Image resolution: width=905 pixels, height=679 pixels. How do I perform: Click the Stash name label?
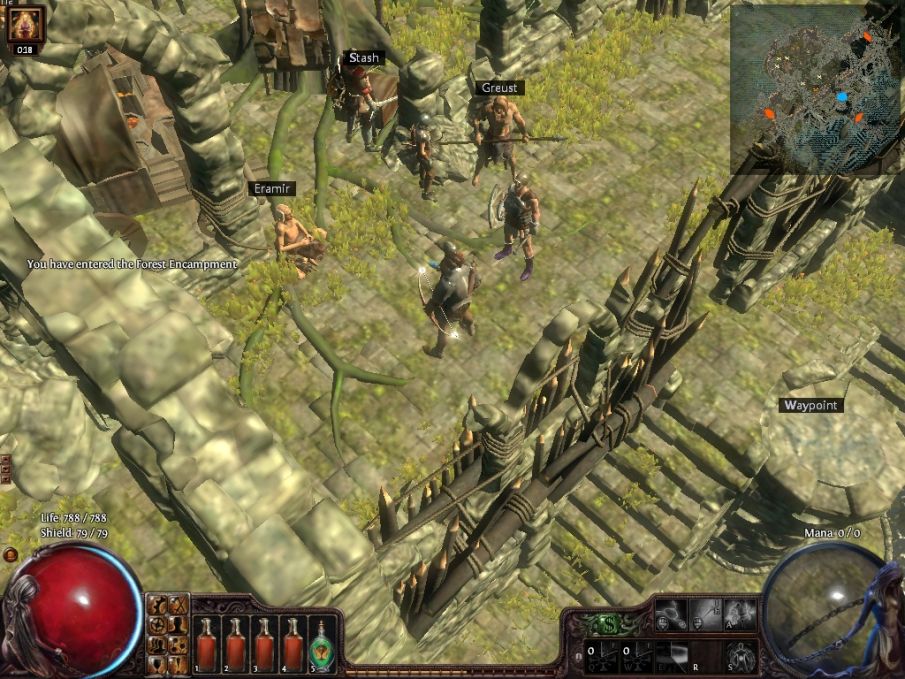tap(364, 58)
